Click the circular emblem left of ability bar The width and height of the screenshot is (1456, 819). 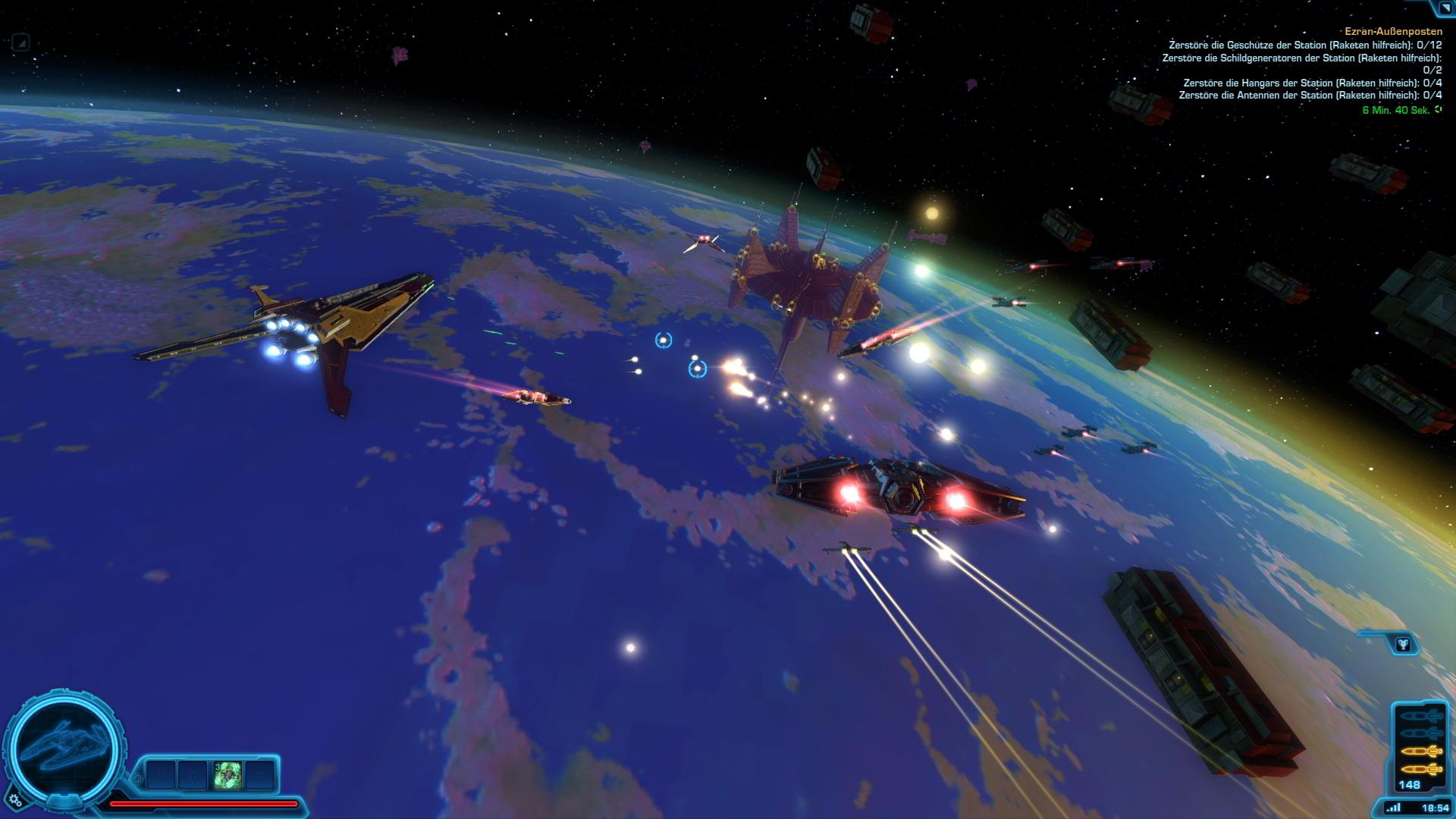click(137, 778)
